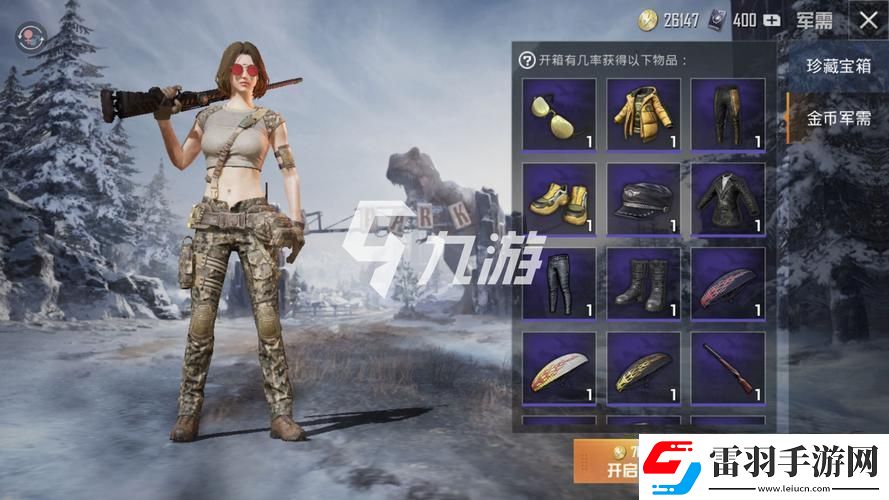Screen dimensions: 889x500
Task: Close the supply crate screen
Action: (x=864, y=19)
